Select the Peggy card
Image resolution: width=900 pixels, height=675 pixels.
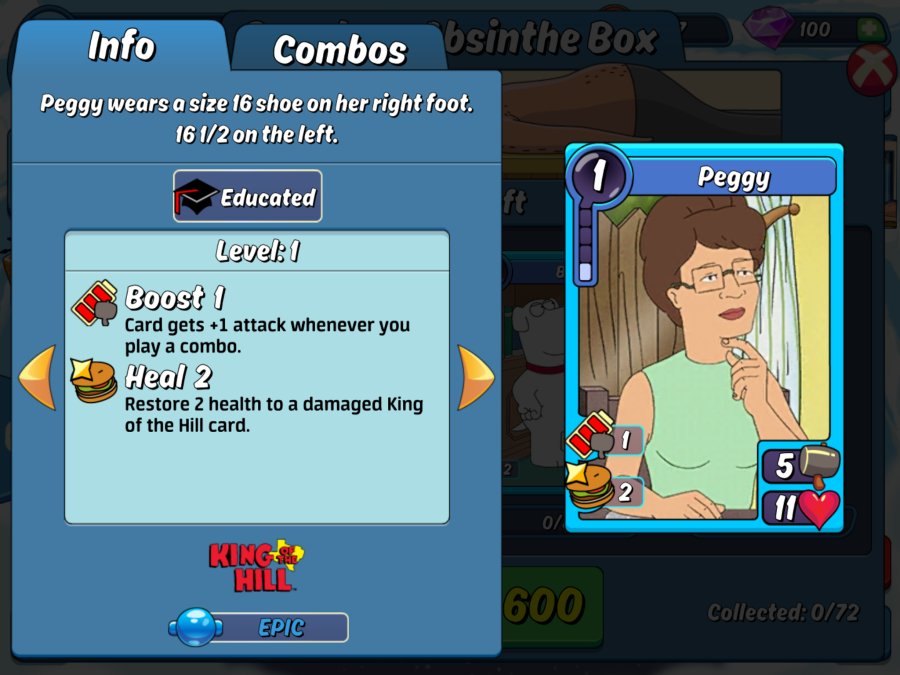pos(704,338)
